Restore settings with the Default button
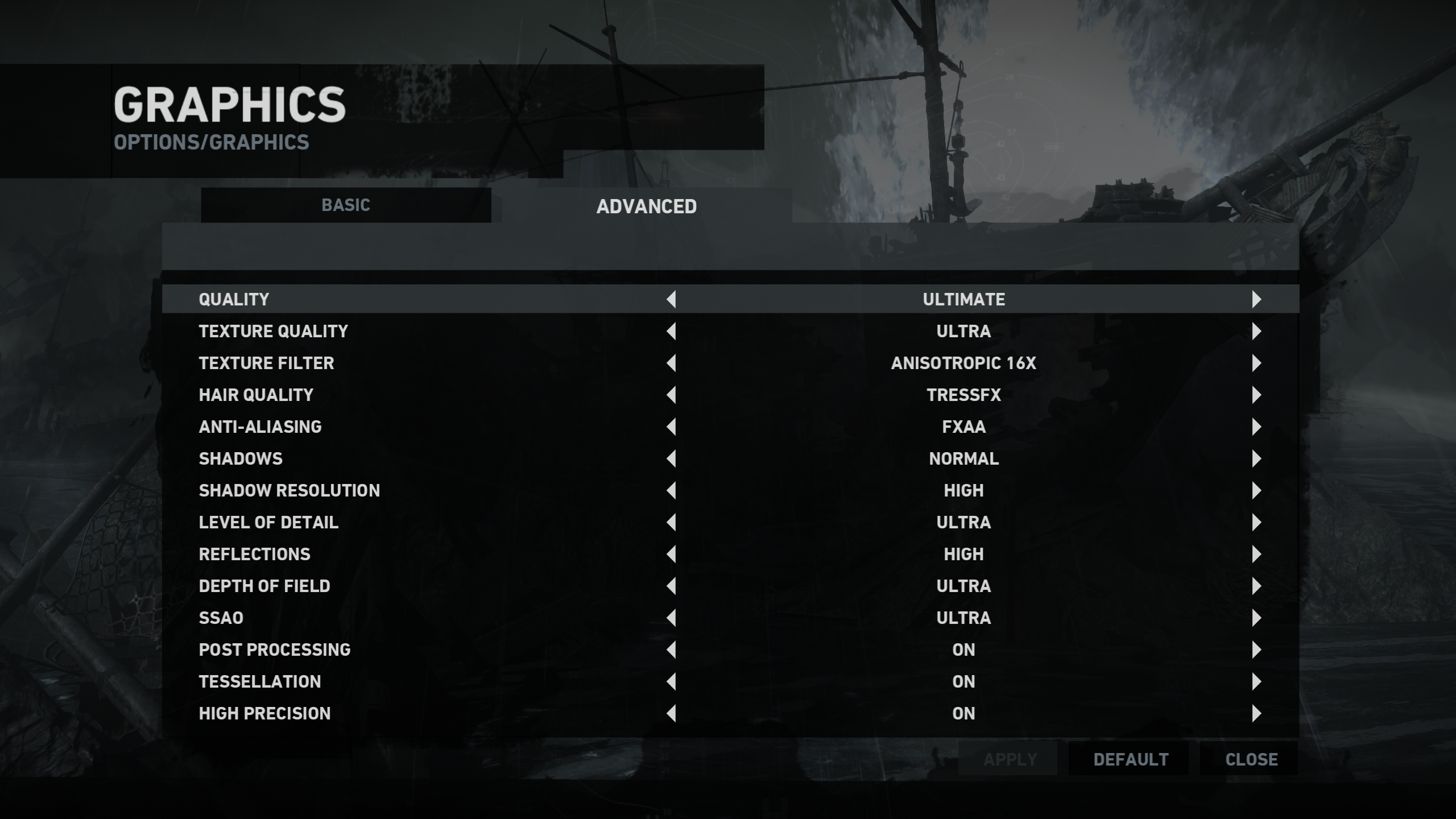This screenshot has height=819, width=1456. click(x=1130, y=759)
